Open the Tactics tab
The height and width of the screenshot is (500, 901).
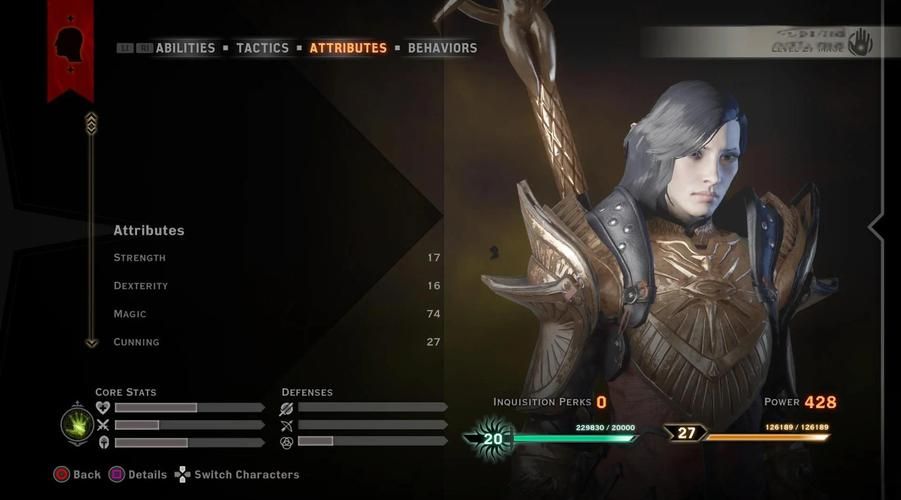(262, 48)
